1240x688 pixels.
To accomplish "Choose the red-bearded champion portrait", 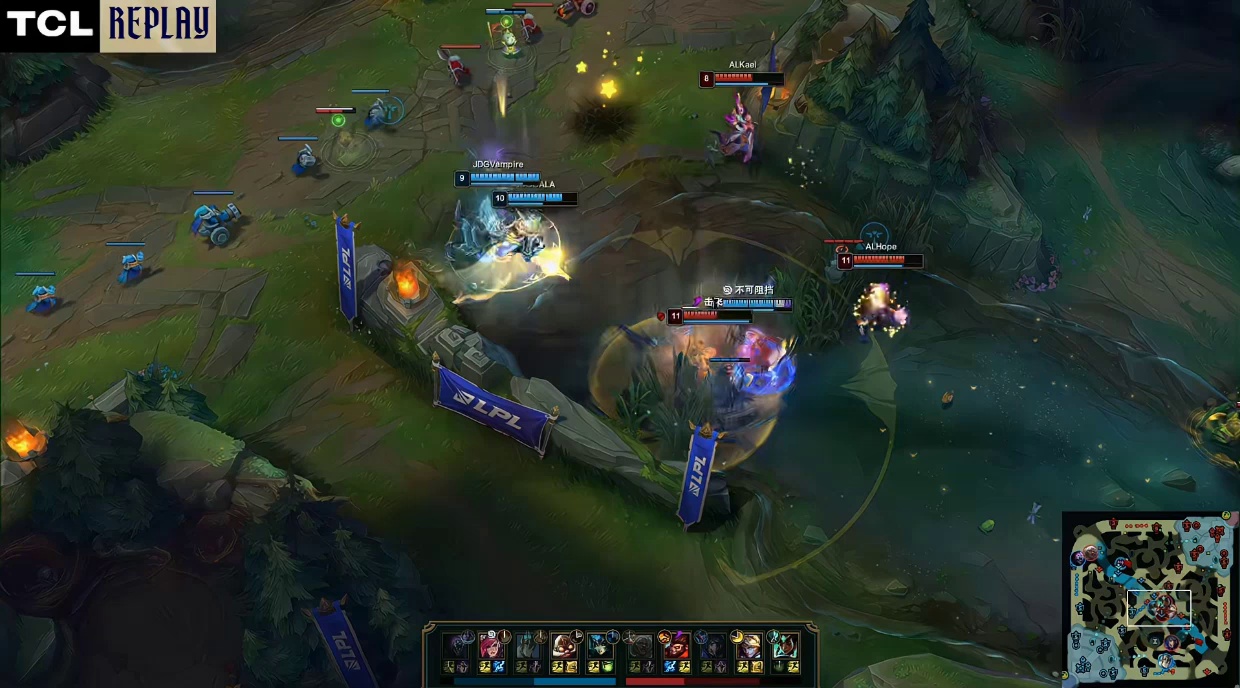I will [677, 646].
